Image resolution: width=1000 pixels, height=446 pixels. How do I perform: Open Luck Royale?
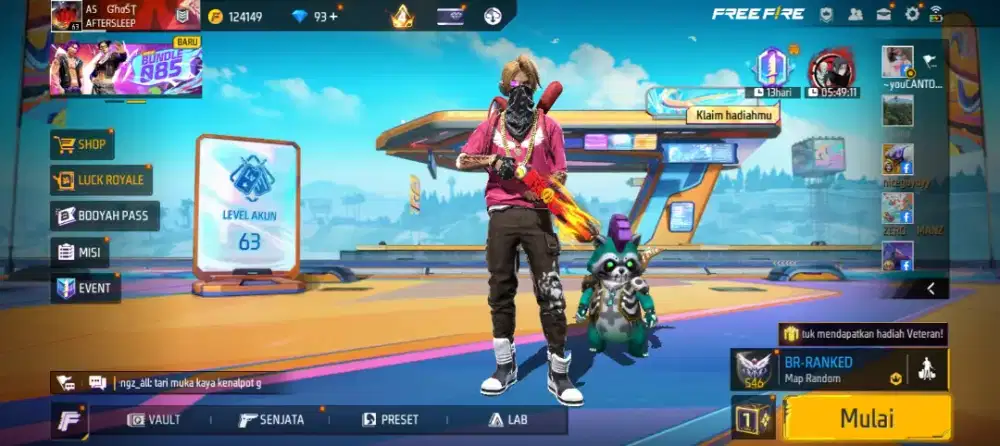[x=101, y=180]
